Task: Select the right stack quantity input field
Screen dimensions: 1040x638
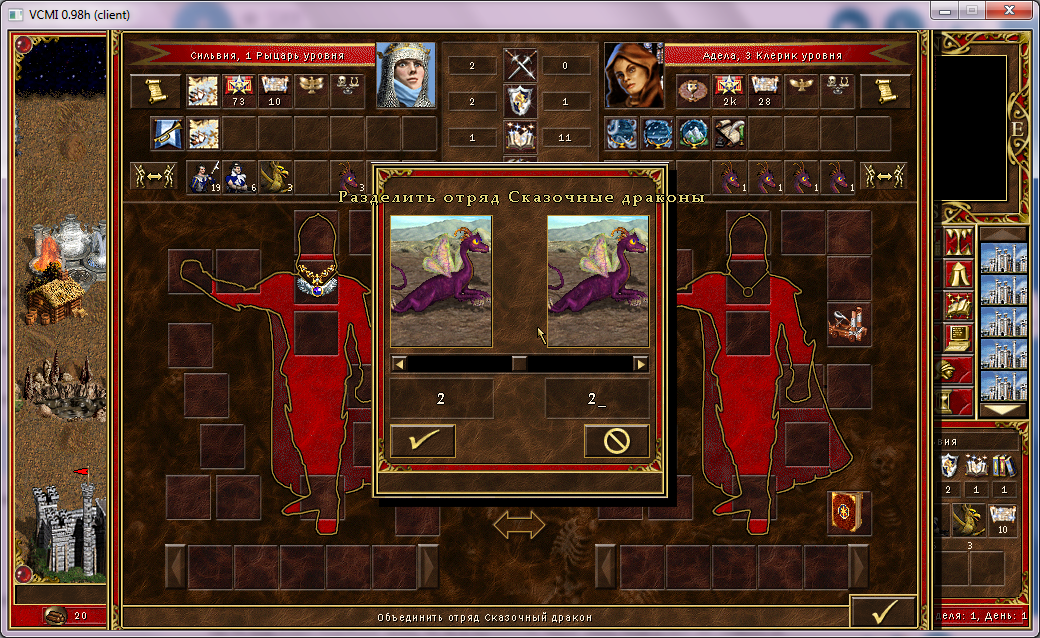Action: 596,399
